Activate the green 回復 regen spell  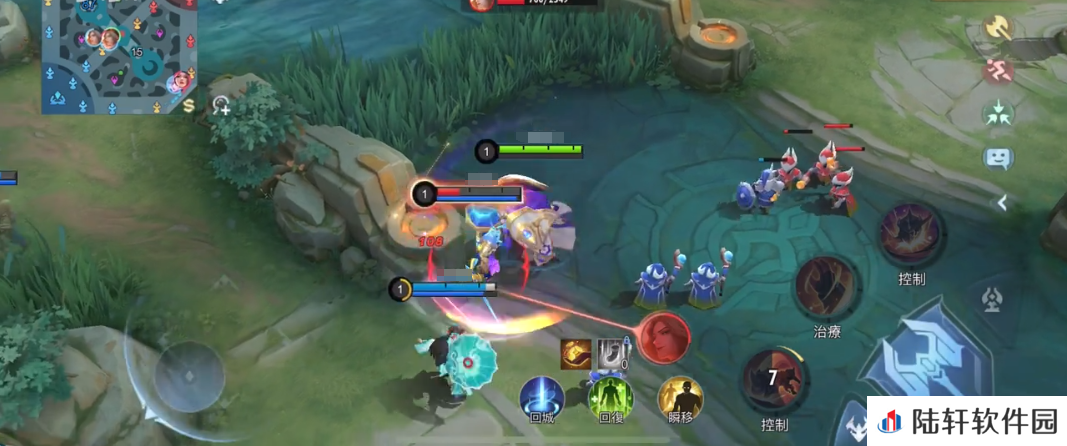(610, 398)
